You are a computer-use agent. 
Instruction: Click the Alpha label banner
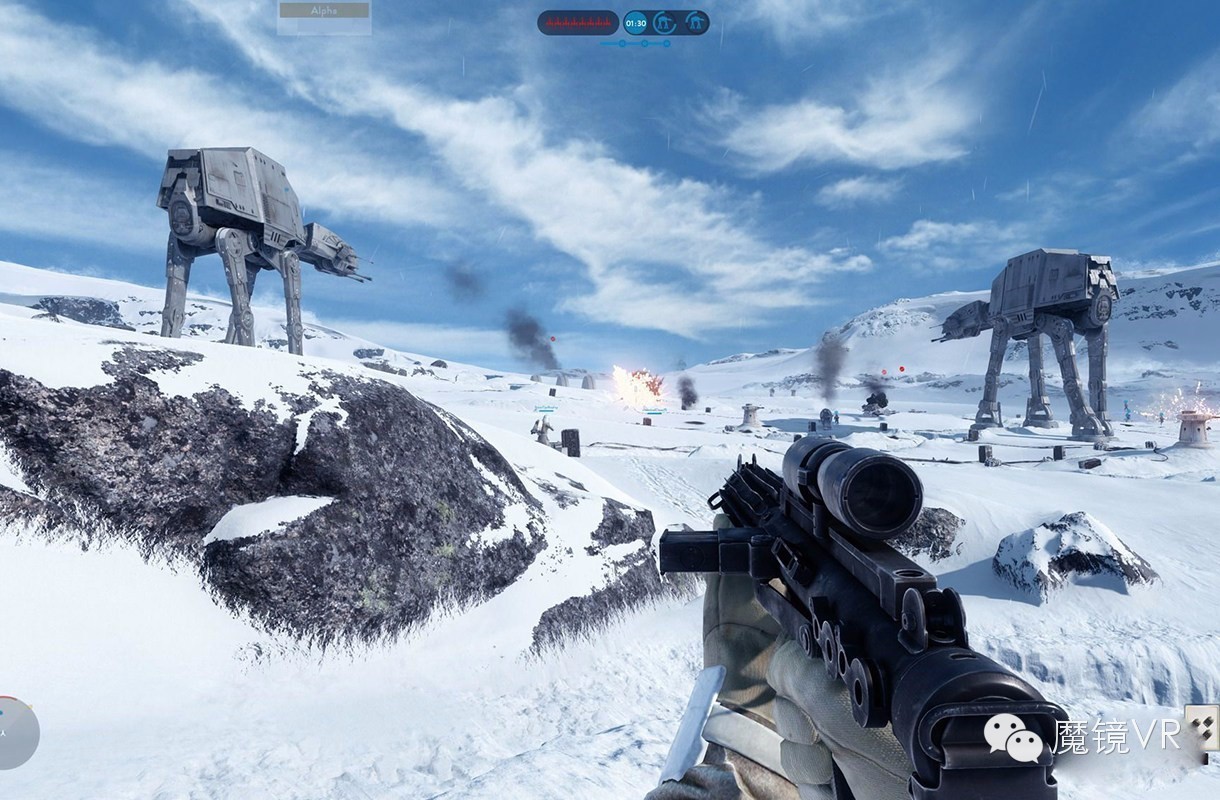324,12
